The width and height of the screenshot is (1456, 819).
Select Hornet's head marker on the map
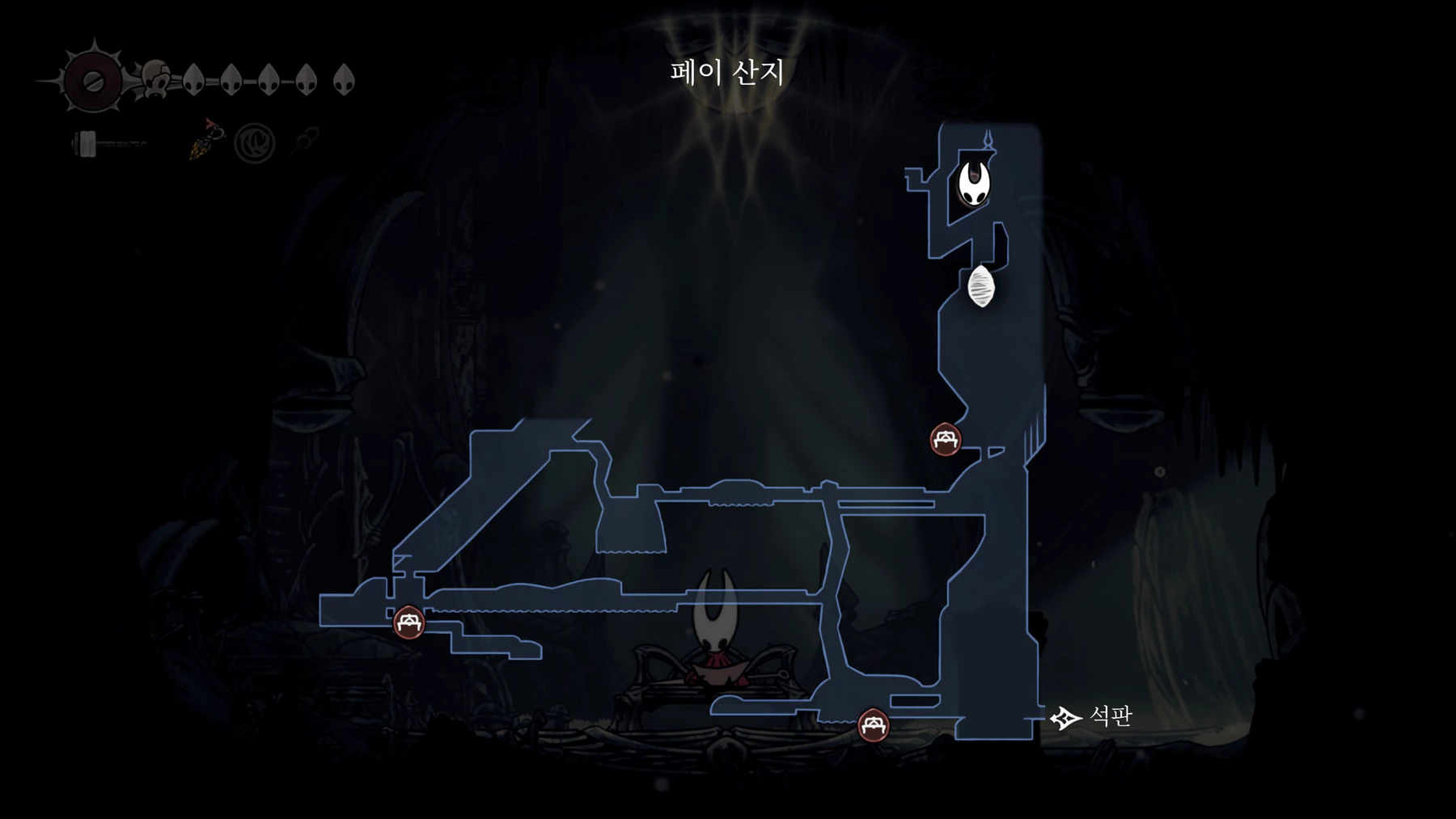point(974,184)
